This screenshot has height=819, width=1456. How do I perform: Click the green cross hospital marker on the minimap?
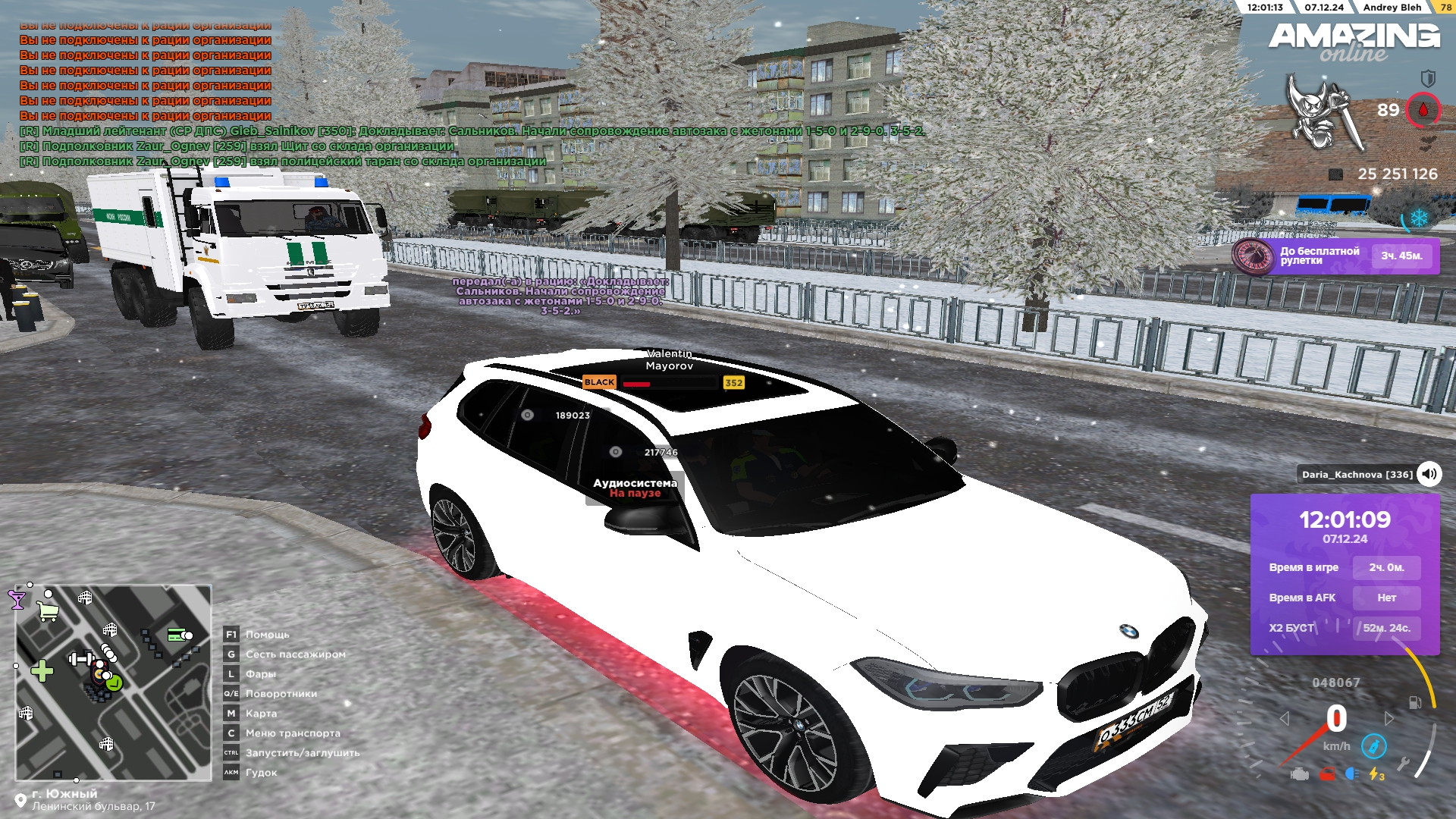tap(42, 670)
